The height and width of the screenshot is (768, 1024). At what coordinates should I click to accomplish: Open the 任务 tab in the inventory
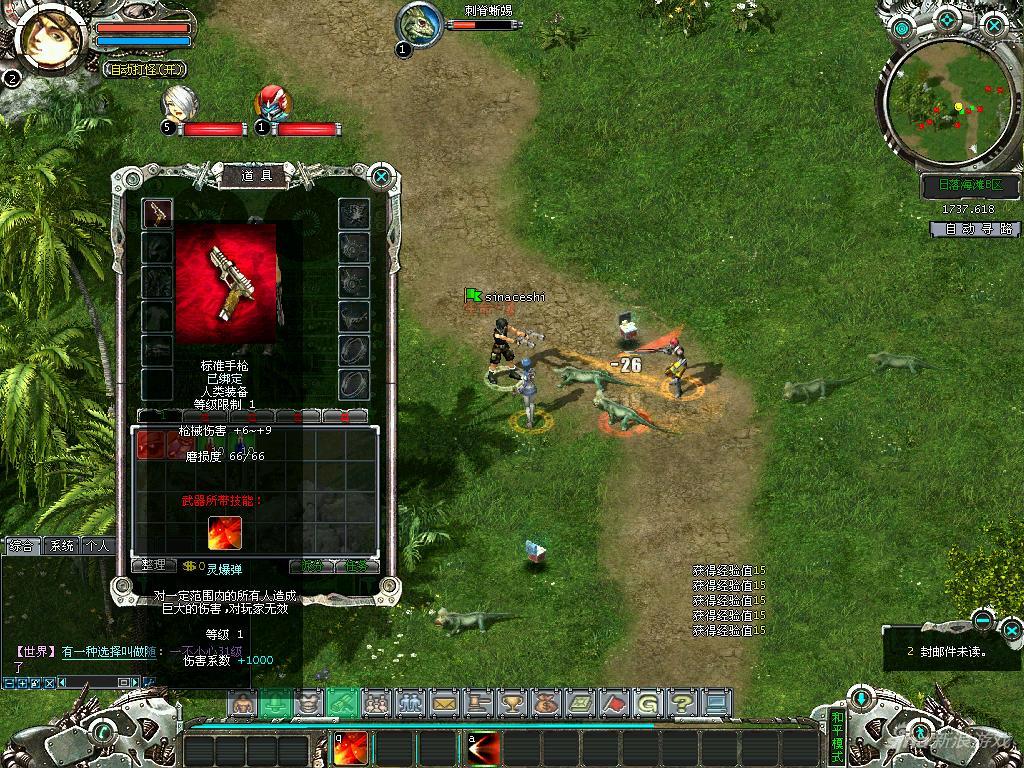[x=356, y=565]
